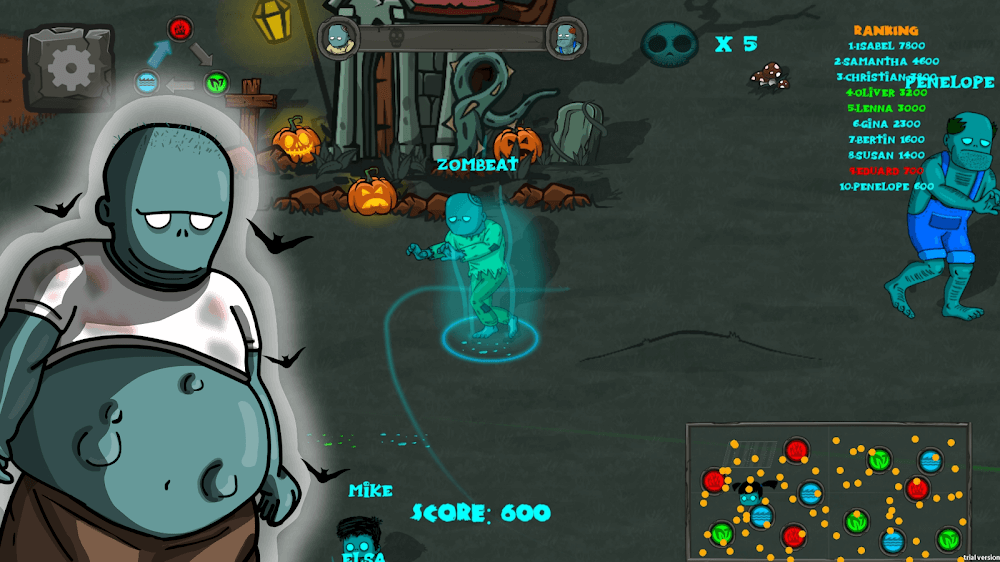Open the settings gear menu
Image resolution: width=1000 pixels, height=562 pixels.
(x=69, y=67)
